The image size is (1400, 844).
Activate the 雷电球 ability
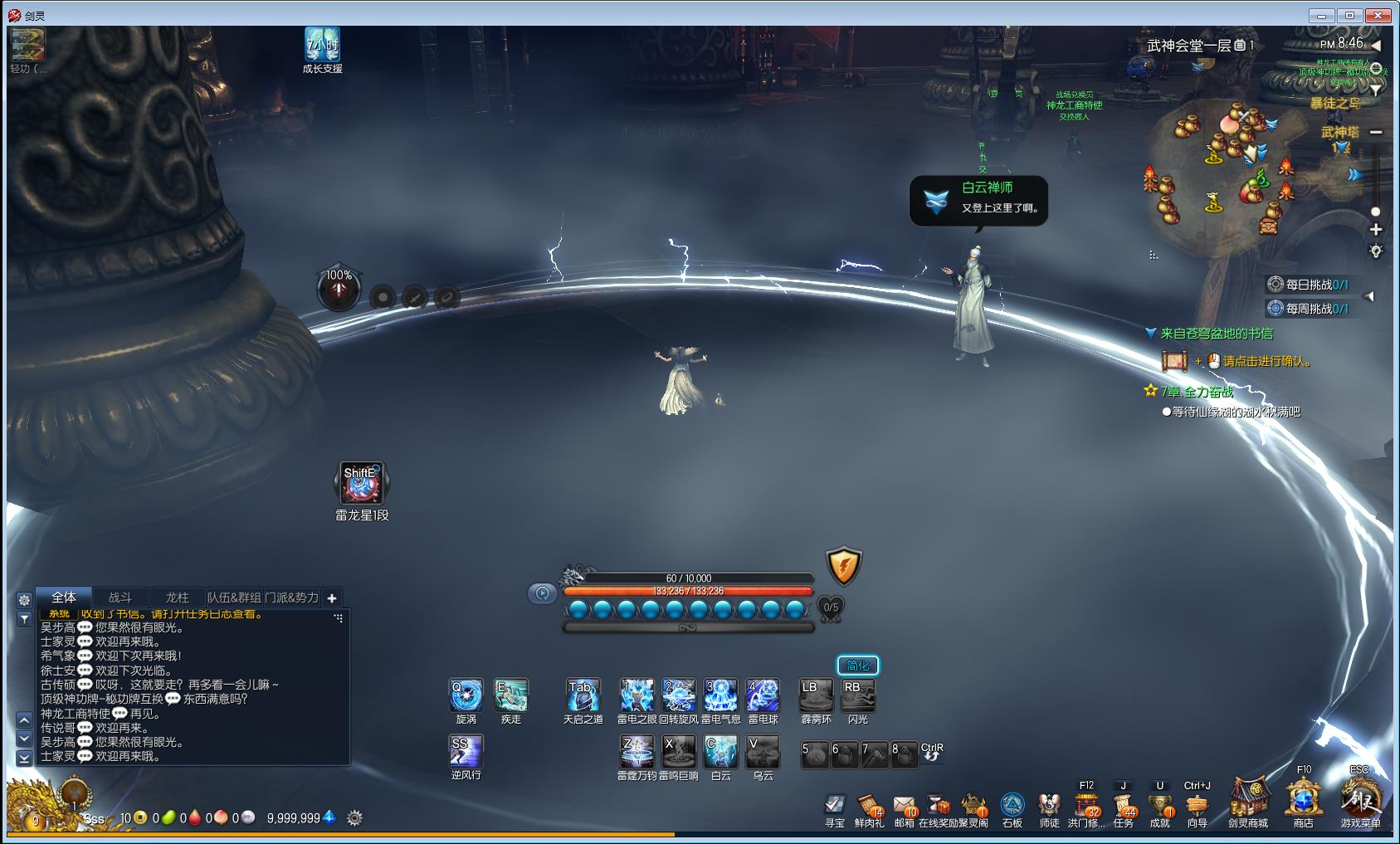coord(763,695)
